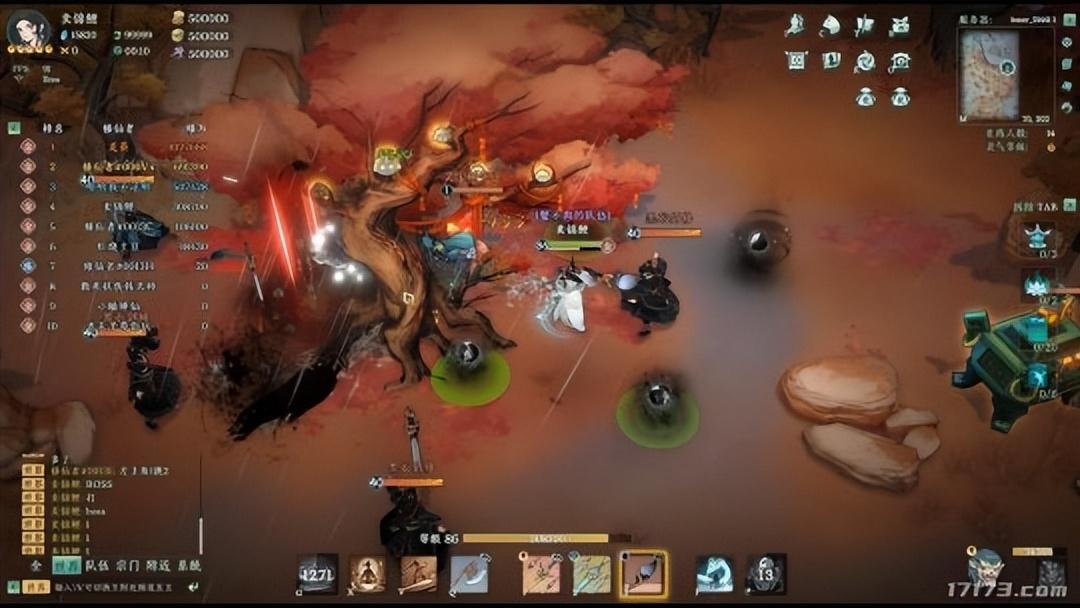Viewport: 1080px width, 608px height.
Task: Activate the meditation pose skill
Action: point(367,574)
